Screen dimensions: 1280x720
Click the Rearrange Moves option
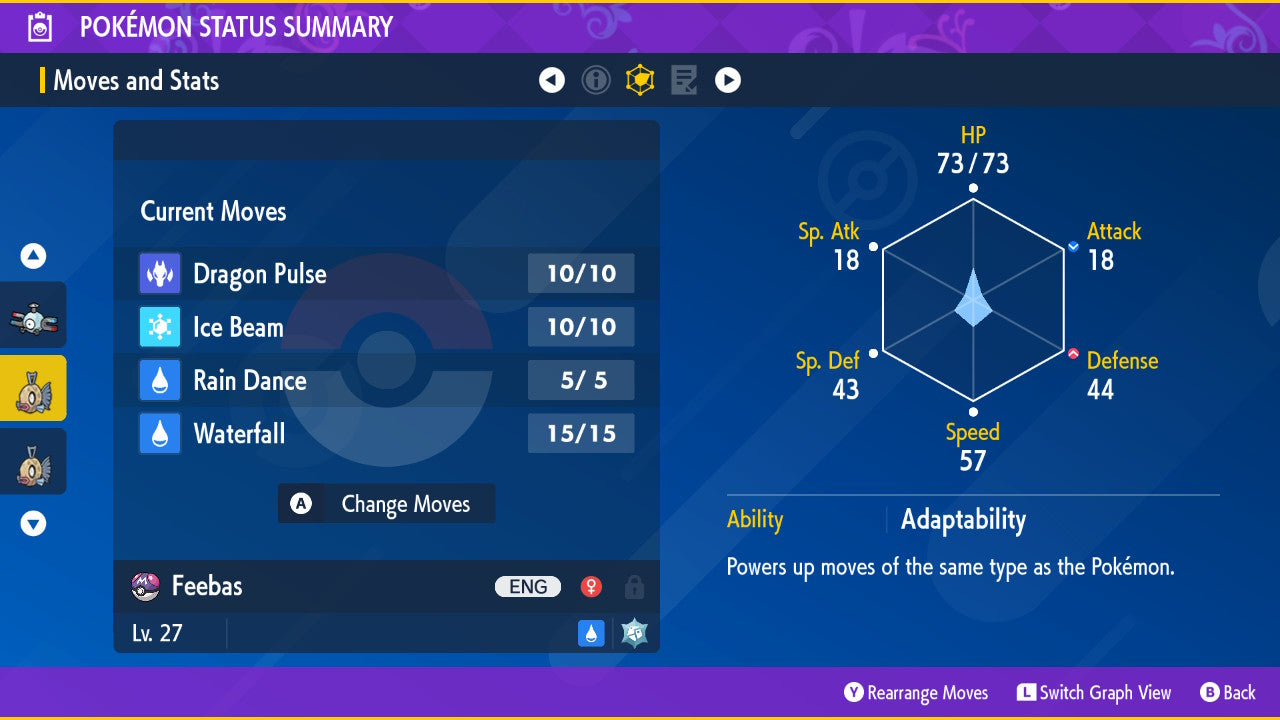[916, 693]
